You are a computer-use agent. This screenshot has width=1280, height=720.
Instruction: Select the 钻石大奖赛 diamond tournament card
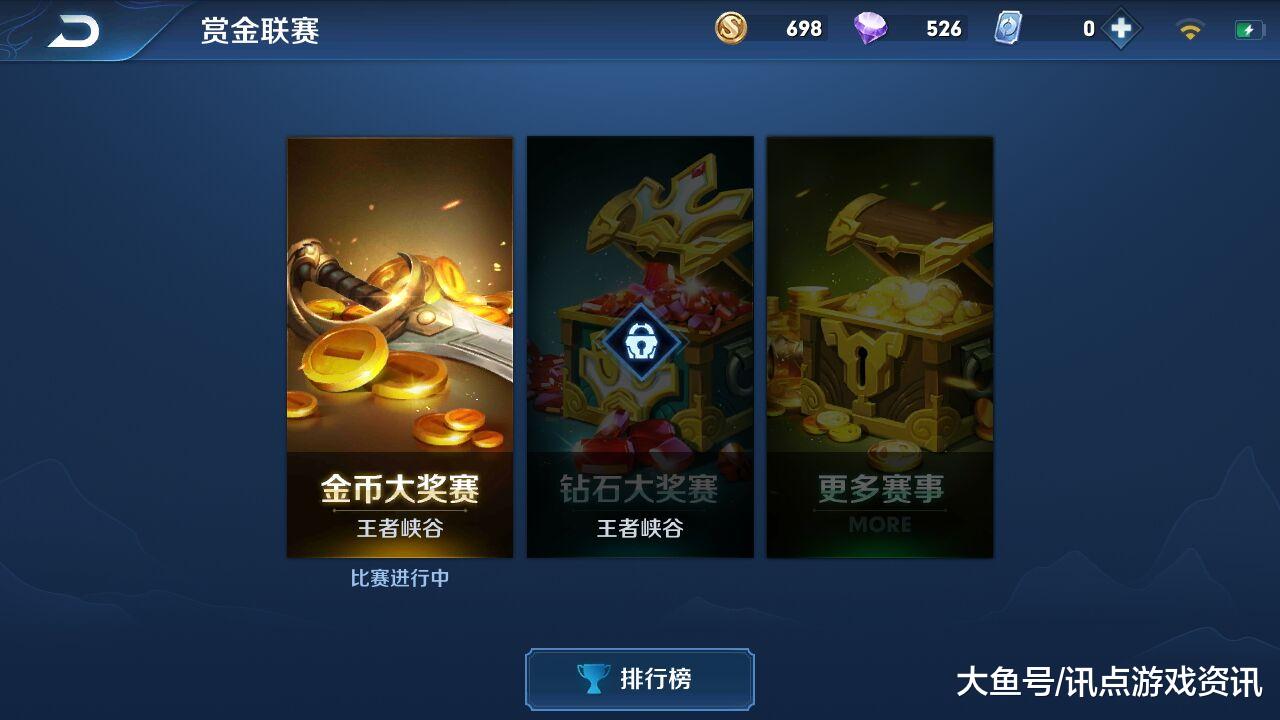(x=641, y=348)
